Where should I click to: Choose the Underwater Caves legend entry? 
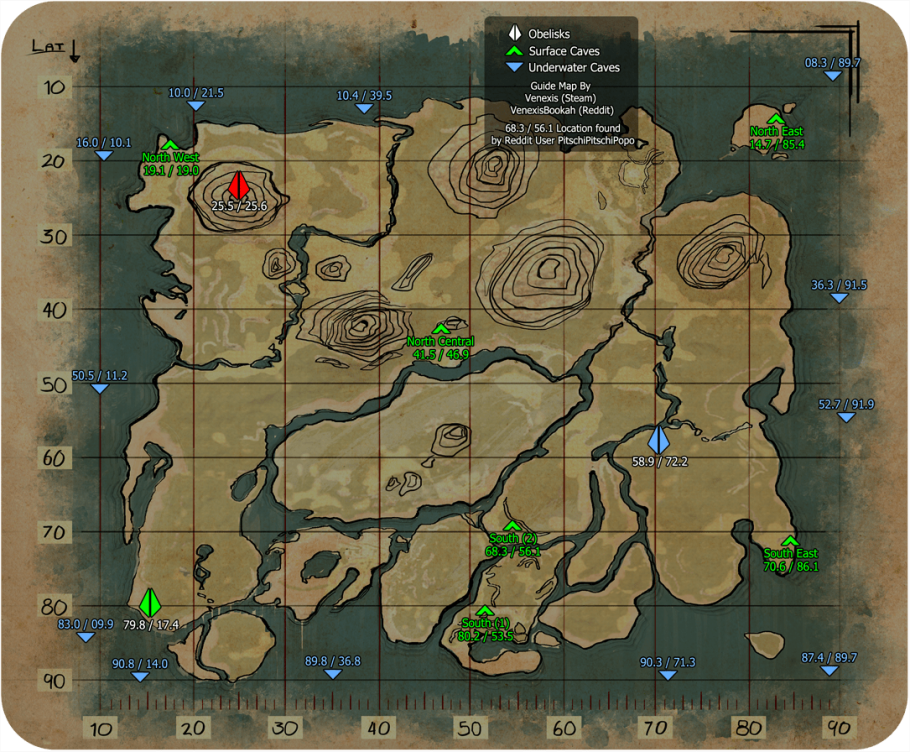(563, 68)
